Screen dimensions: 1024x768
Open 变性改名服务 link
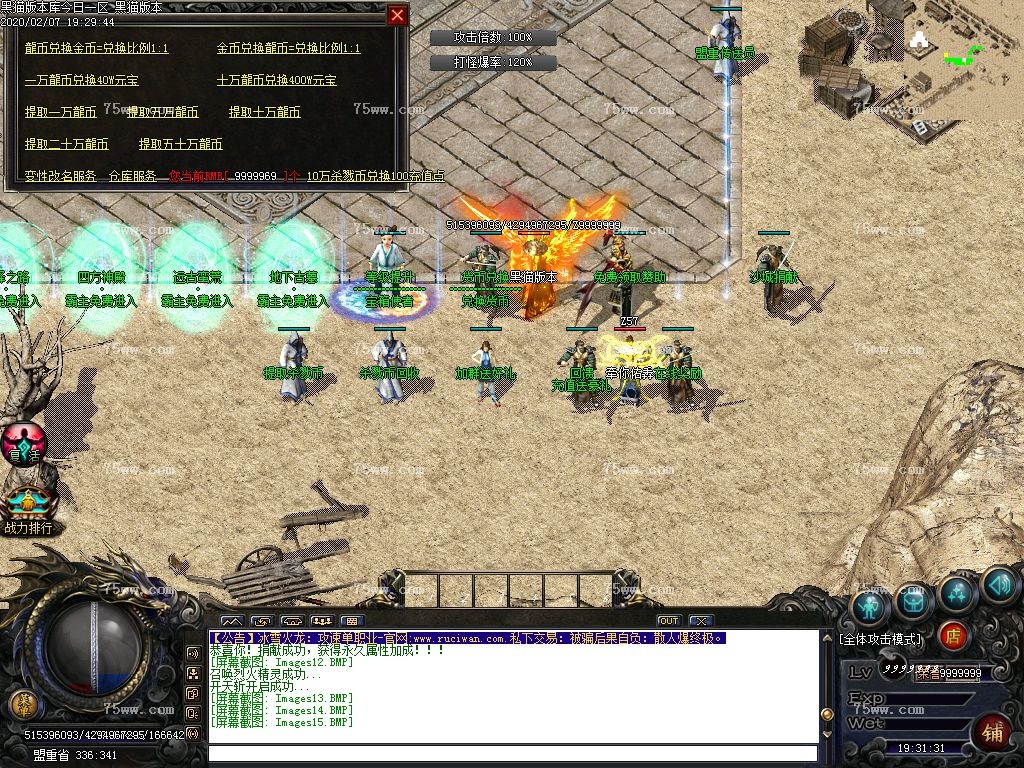point(61,176)
